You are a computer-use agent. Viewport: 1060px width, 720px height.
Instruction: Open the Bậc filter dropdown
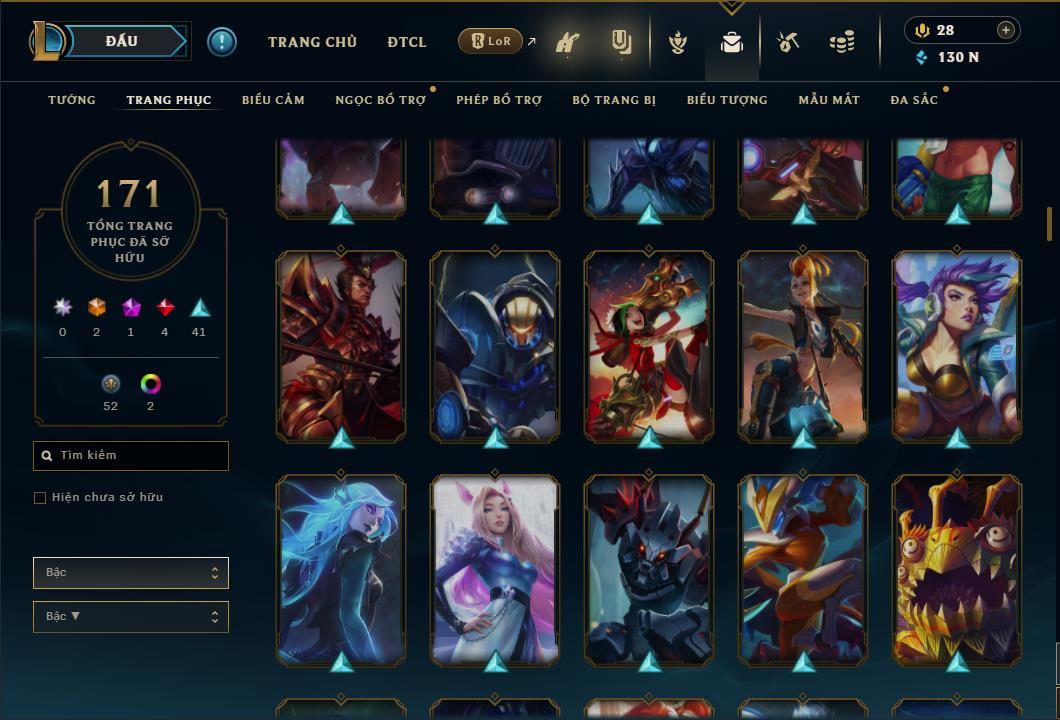(131, 573)
